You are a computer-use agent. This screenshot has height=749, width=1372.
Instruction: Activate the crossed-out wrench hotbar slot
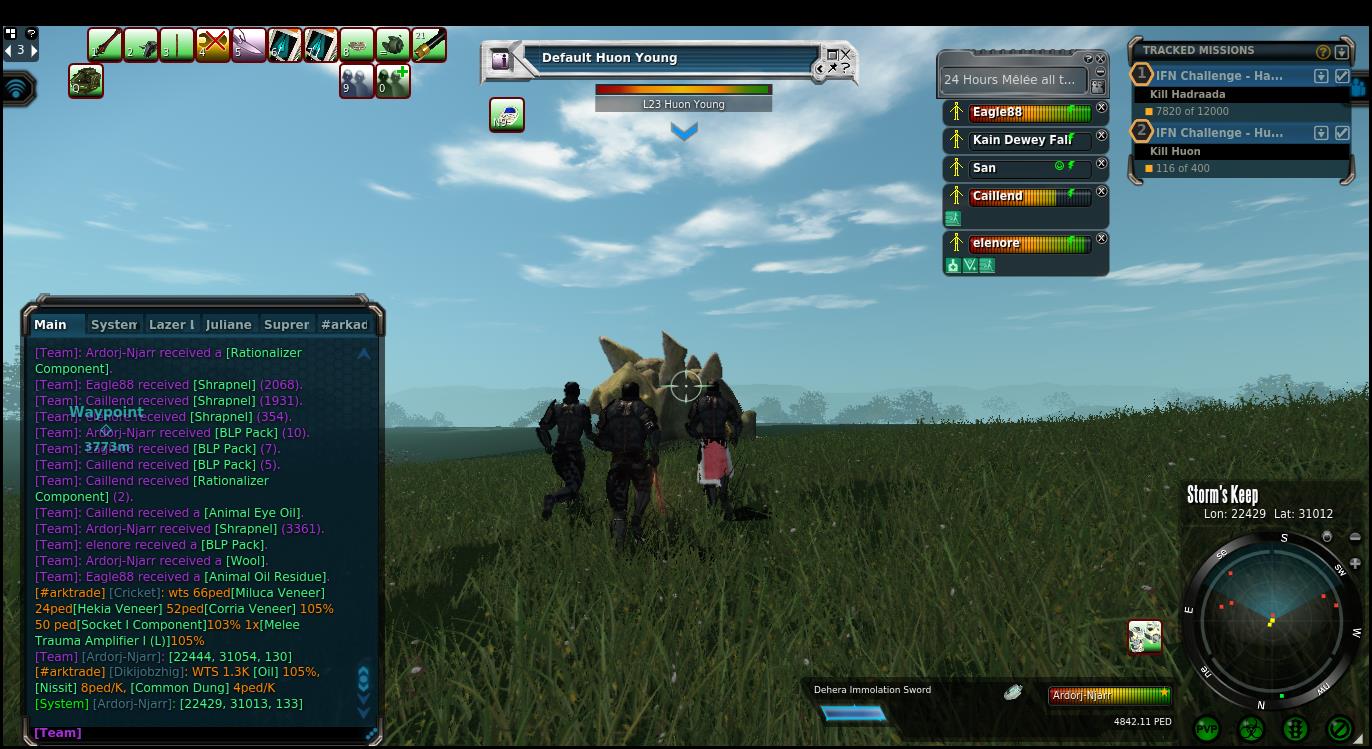212,45
